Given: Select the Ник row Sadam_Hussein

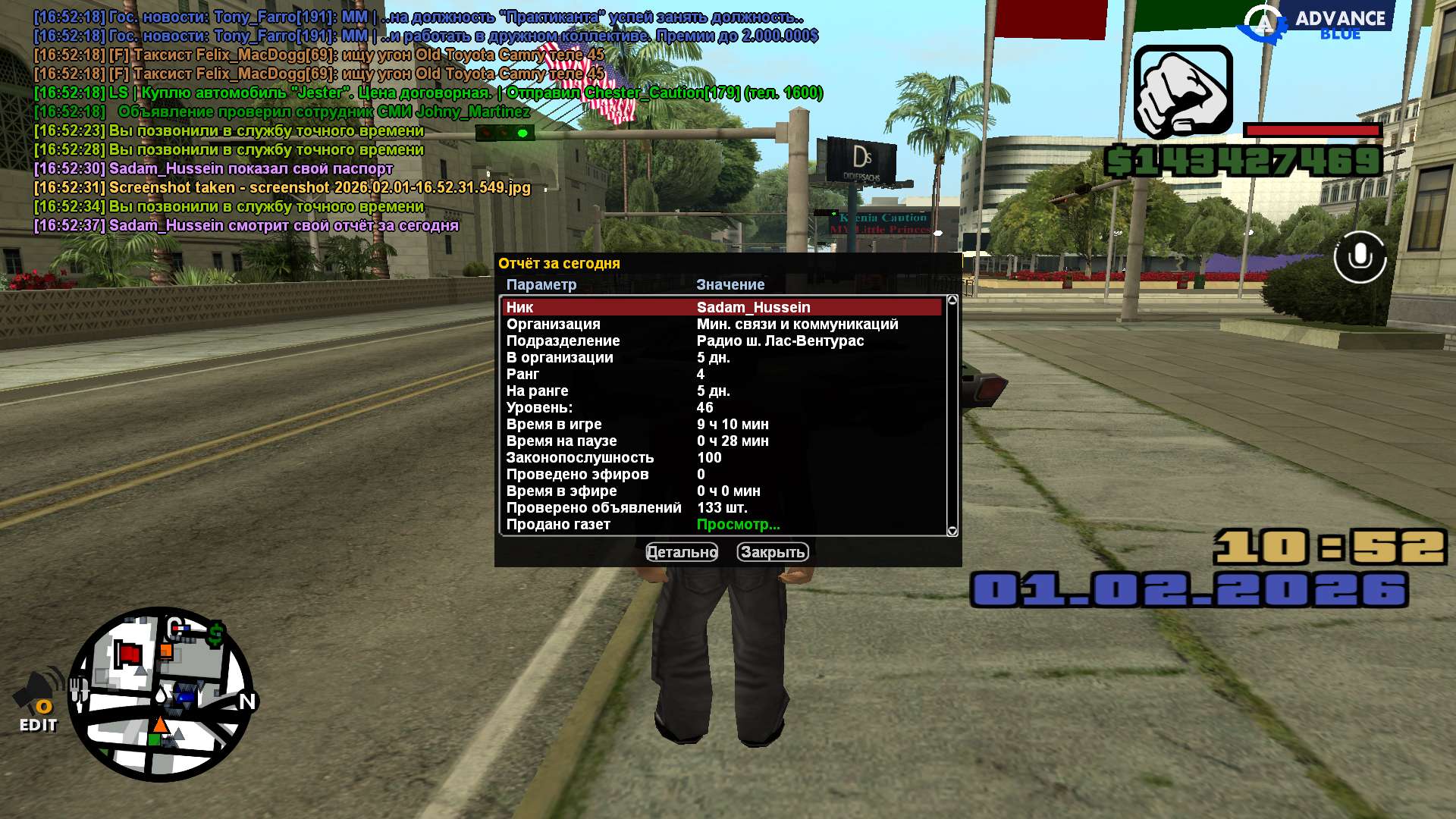Looking at the screenshot, I should point(720,307).
